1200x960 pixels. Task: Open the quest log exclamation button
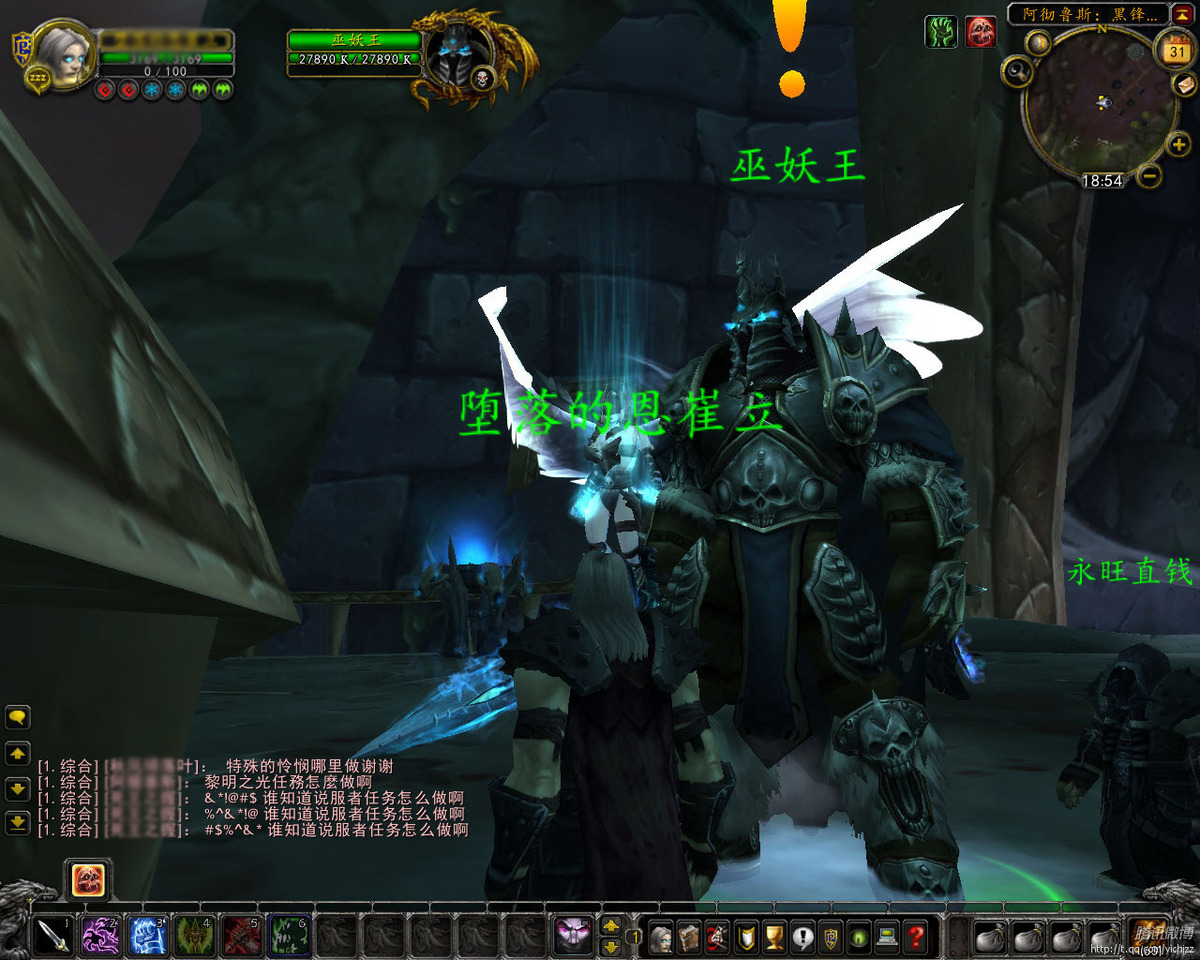pos(802,938)
